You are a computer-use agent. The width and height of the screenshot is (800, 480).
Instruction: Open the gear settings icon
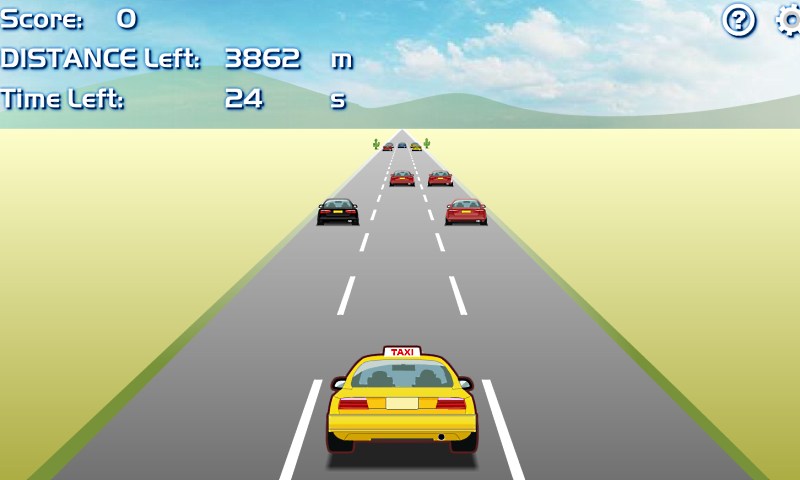789,20
